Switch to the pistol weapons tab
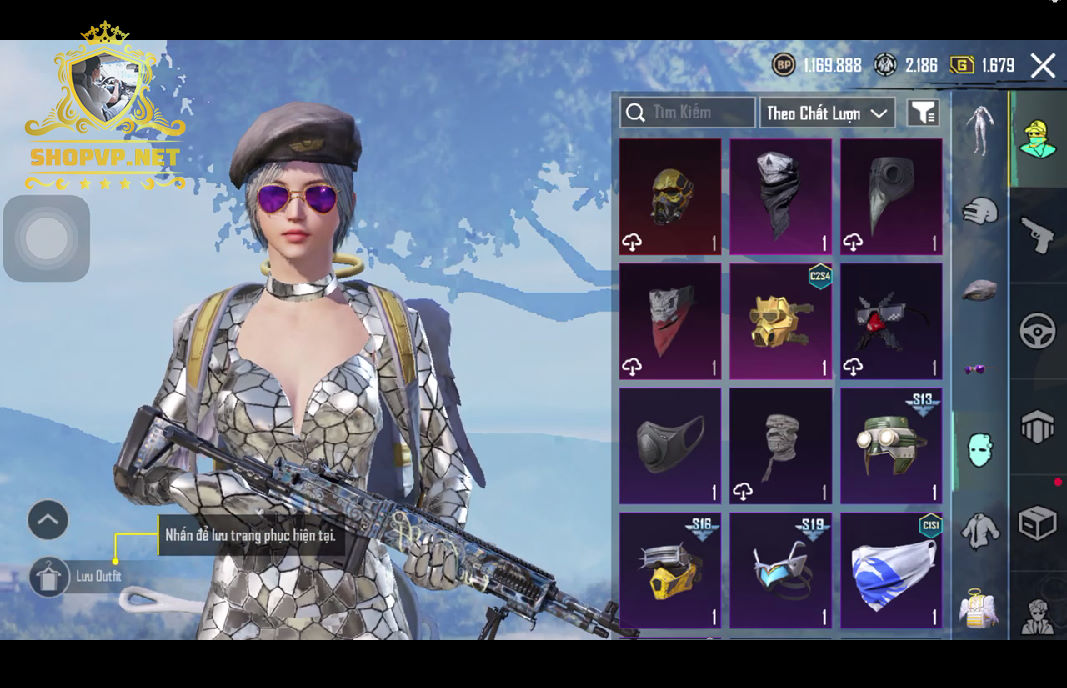 (x=1037, y=235)
